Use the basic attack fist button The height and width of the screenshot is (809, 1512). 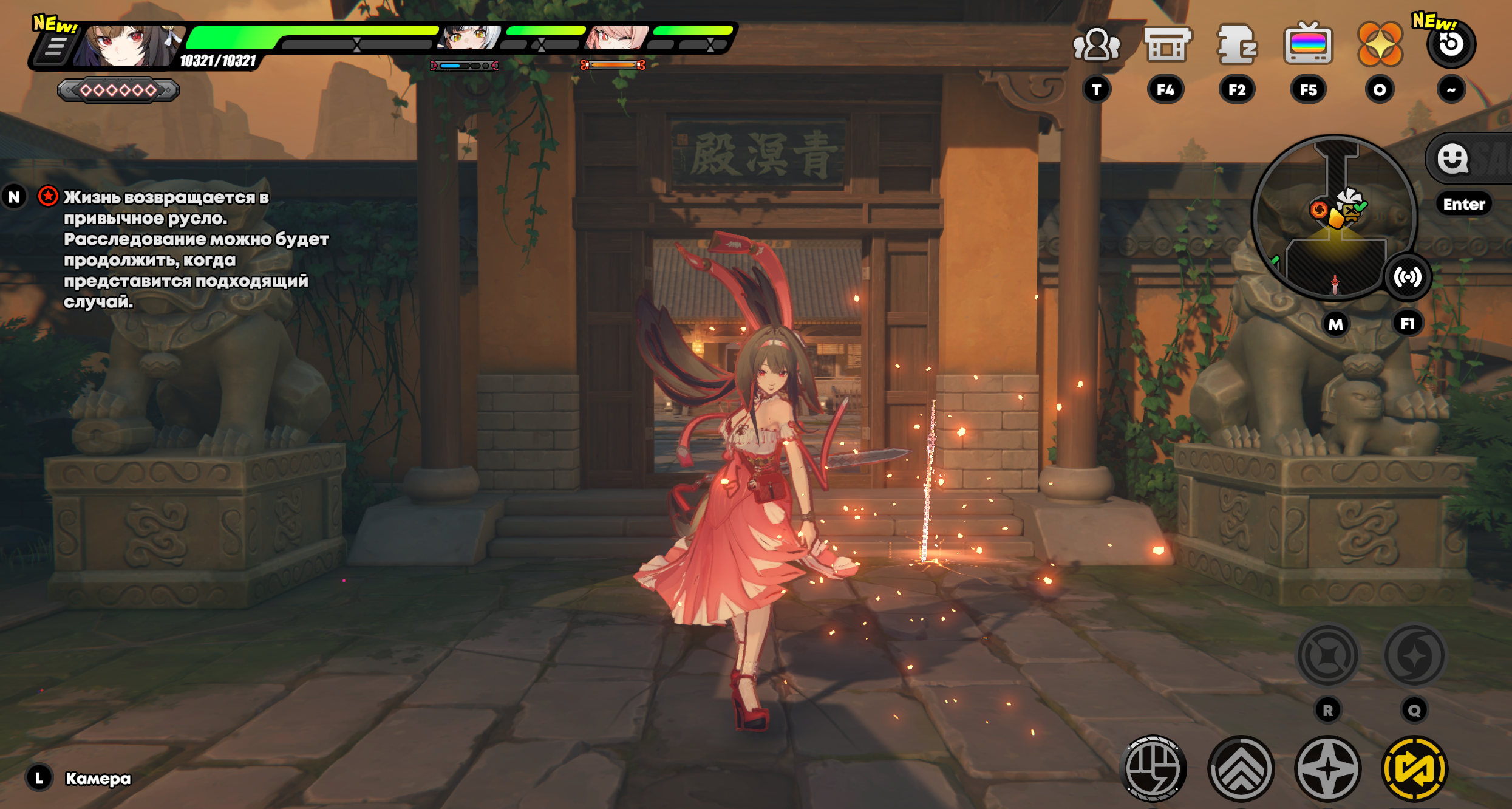click(x=1153, y=768)
